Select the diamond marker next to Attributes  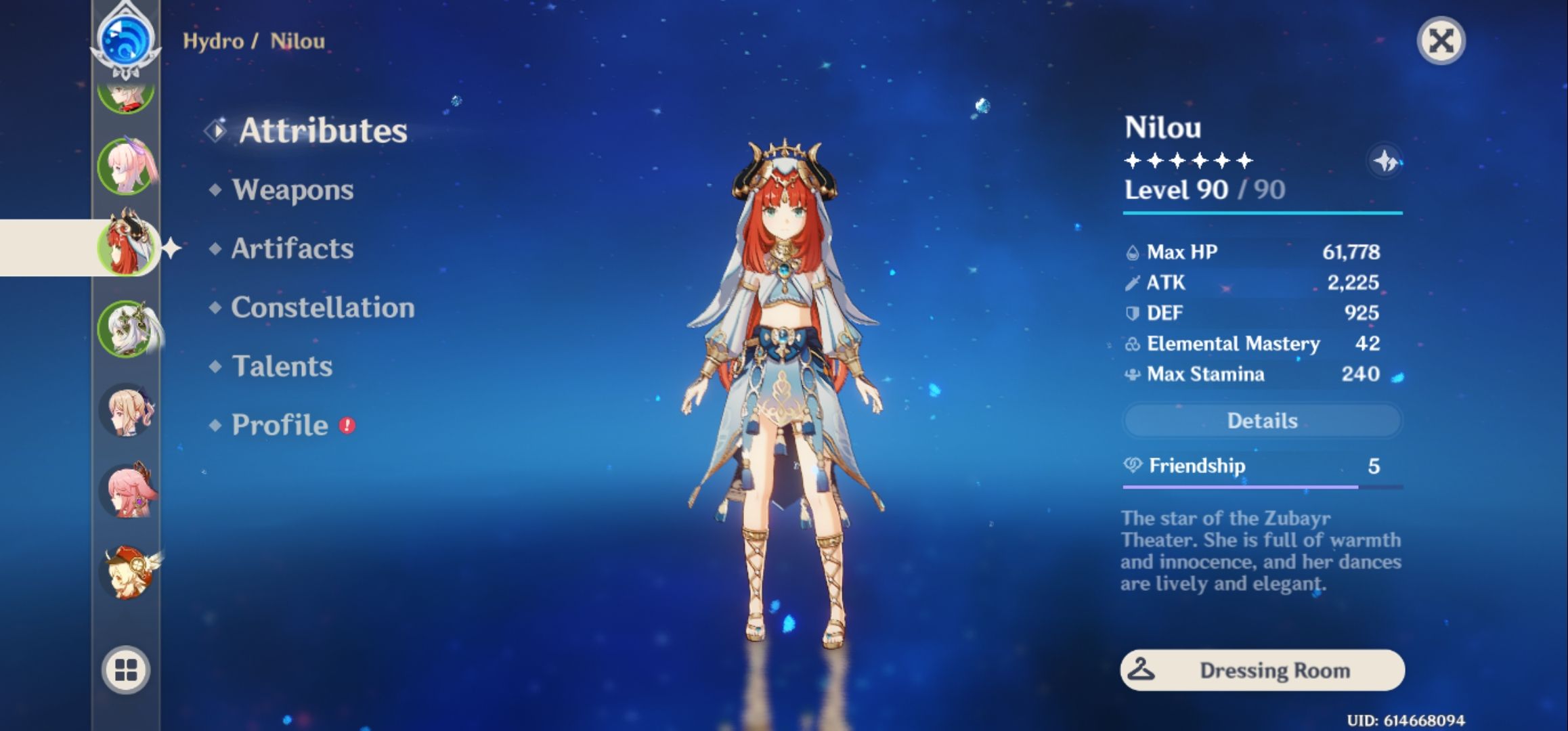coord(215,131)
